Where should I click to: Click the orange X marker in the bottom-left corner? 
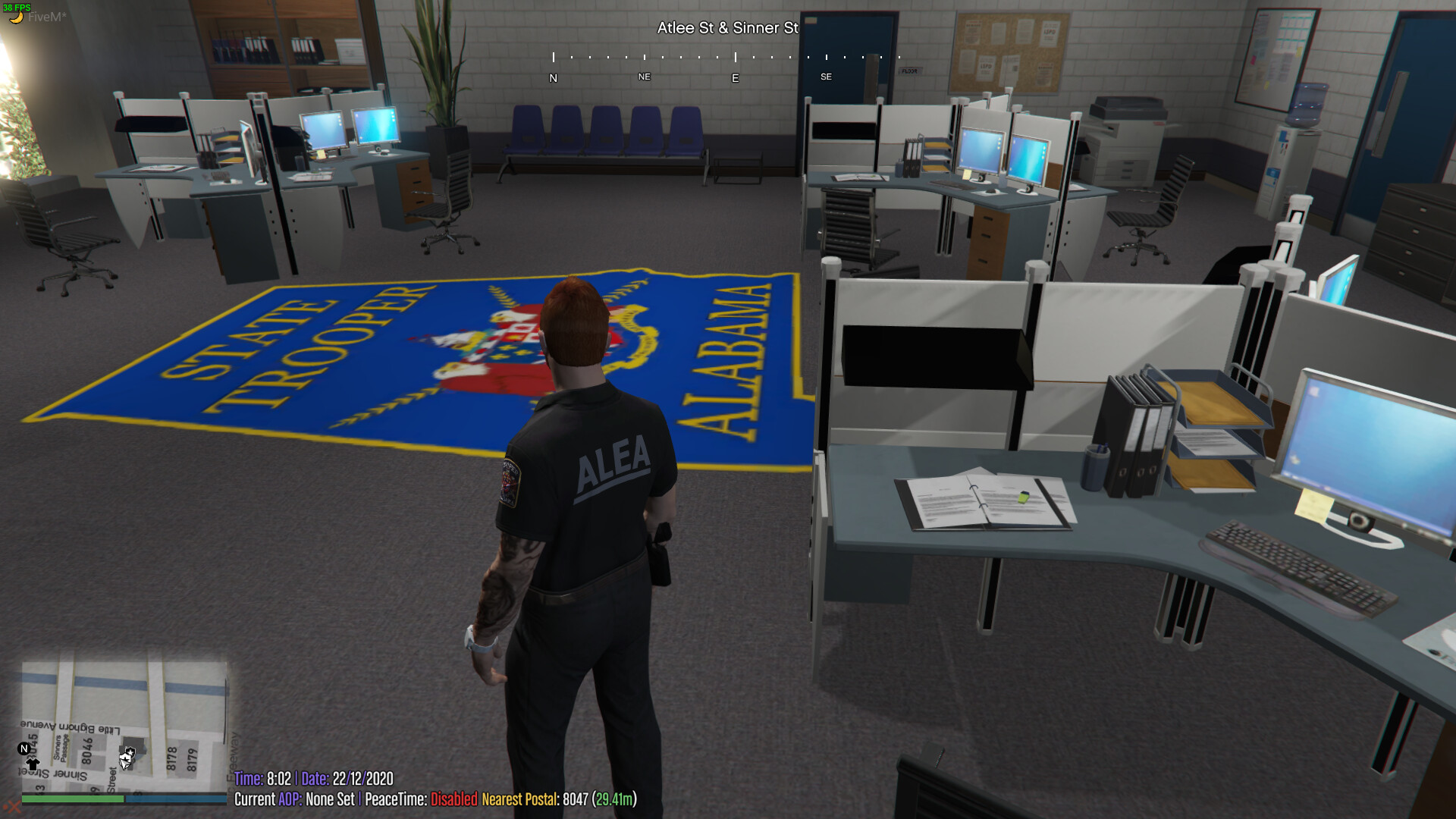(14, 806)
